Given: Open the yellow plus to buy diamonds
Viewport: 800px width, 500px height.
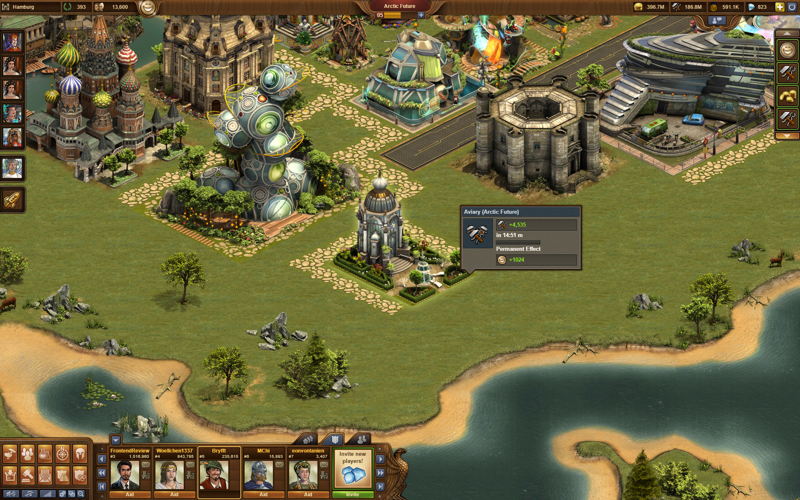Looking at the screenshot, I should [780, 7].
